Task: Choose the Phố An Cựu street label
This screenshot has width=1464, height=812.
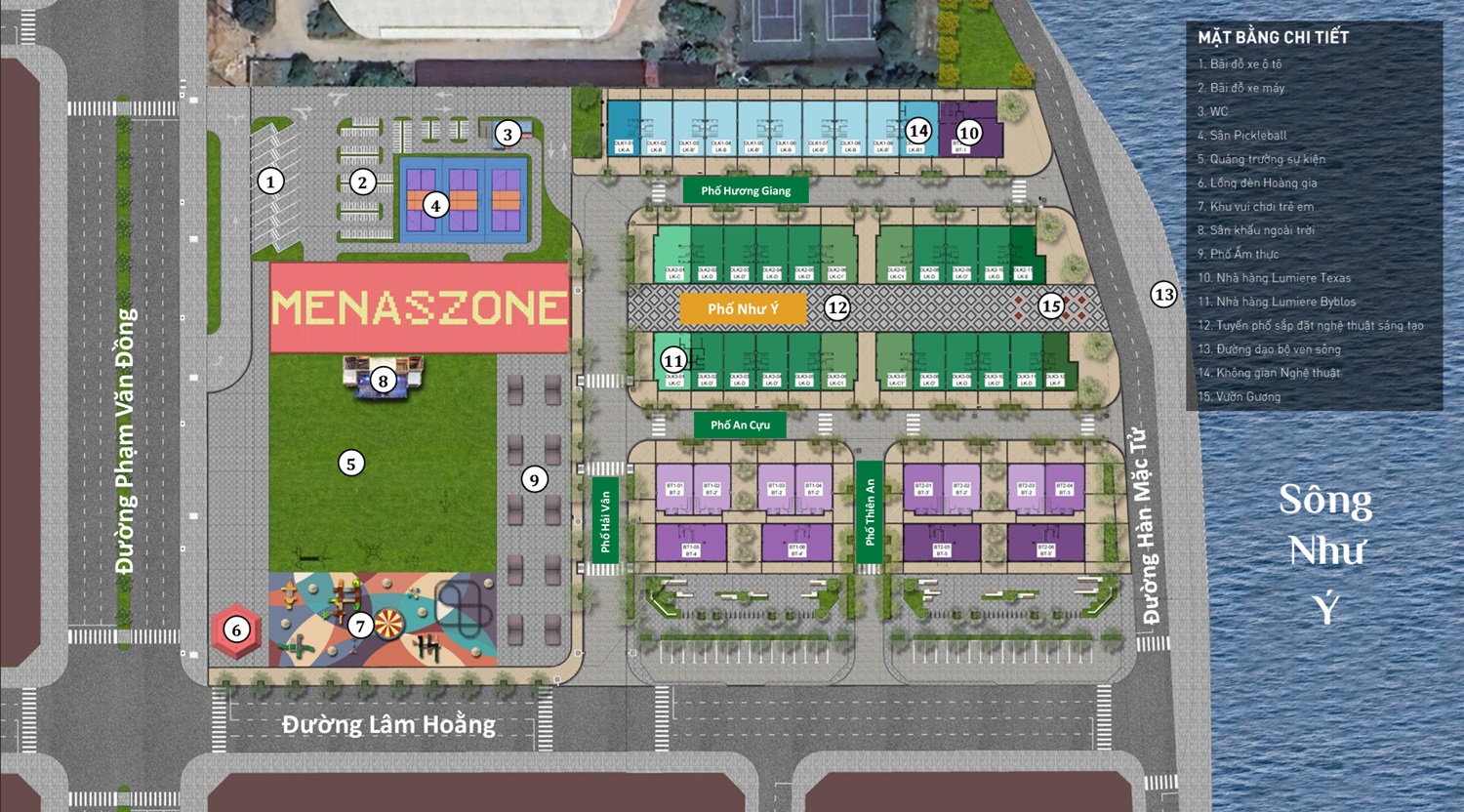Action: coord(740,425)
